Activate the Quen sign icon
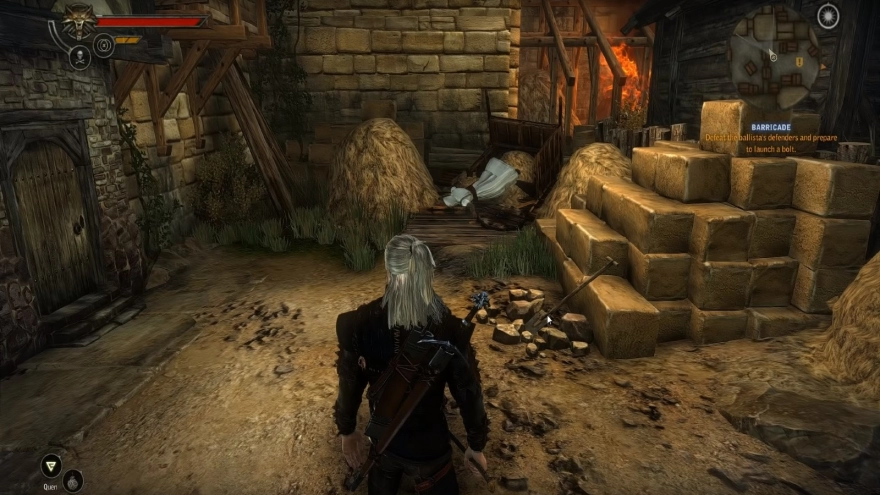 tap(49, 465)
